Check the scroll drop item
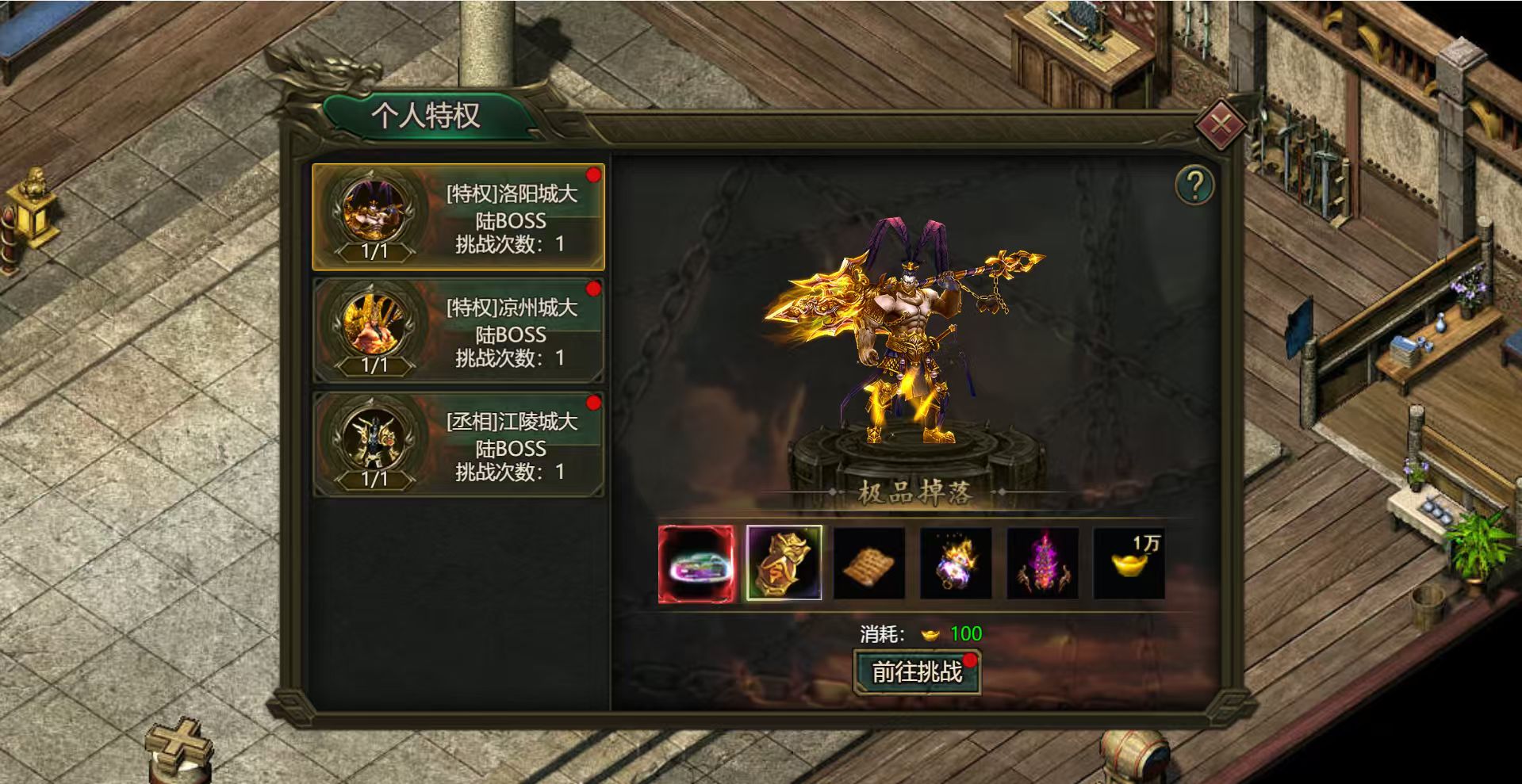 coord(869,564)
